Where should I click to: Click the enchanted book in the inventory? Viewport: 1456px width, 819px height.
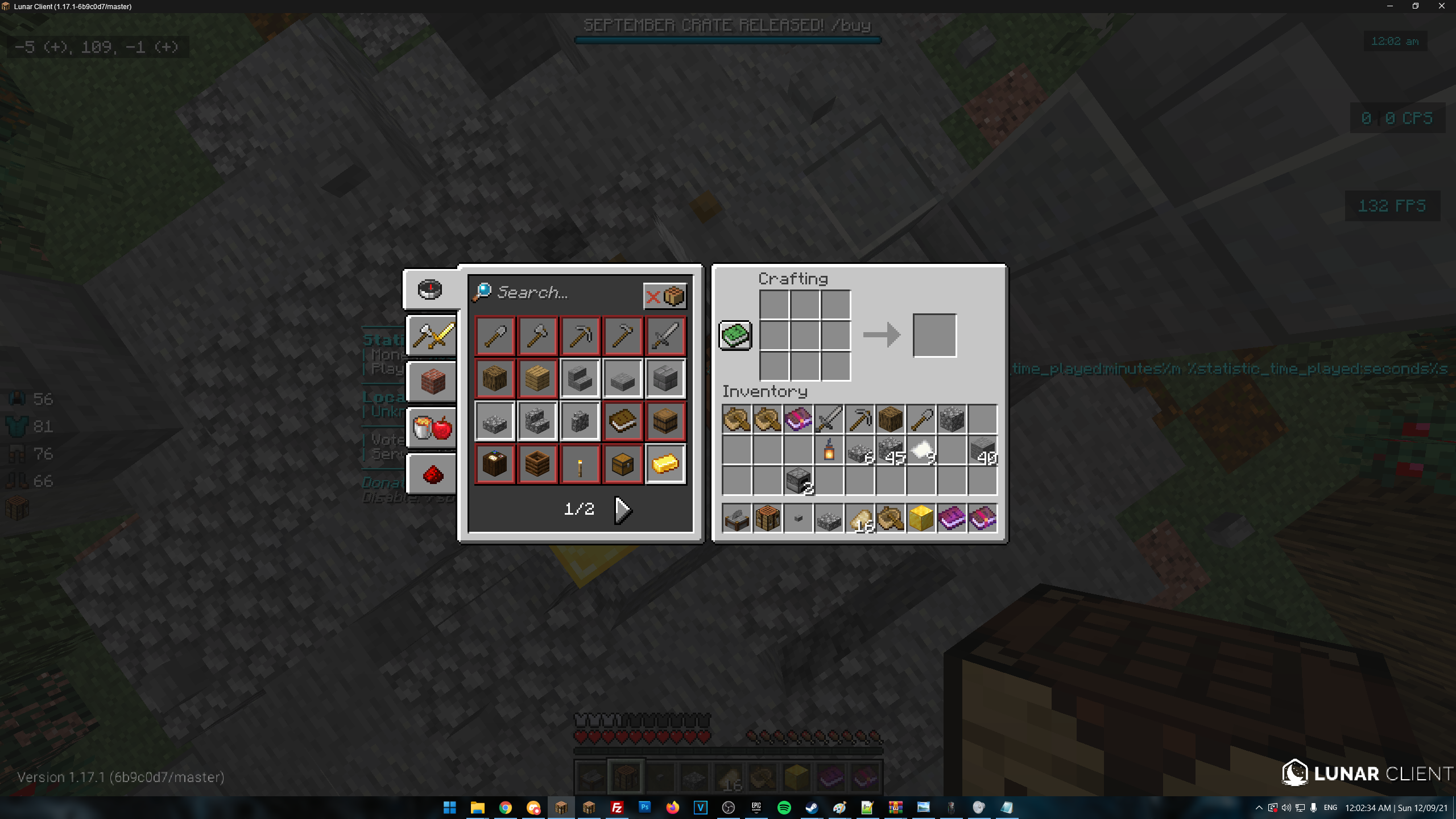(798, 419)
